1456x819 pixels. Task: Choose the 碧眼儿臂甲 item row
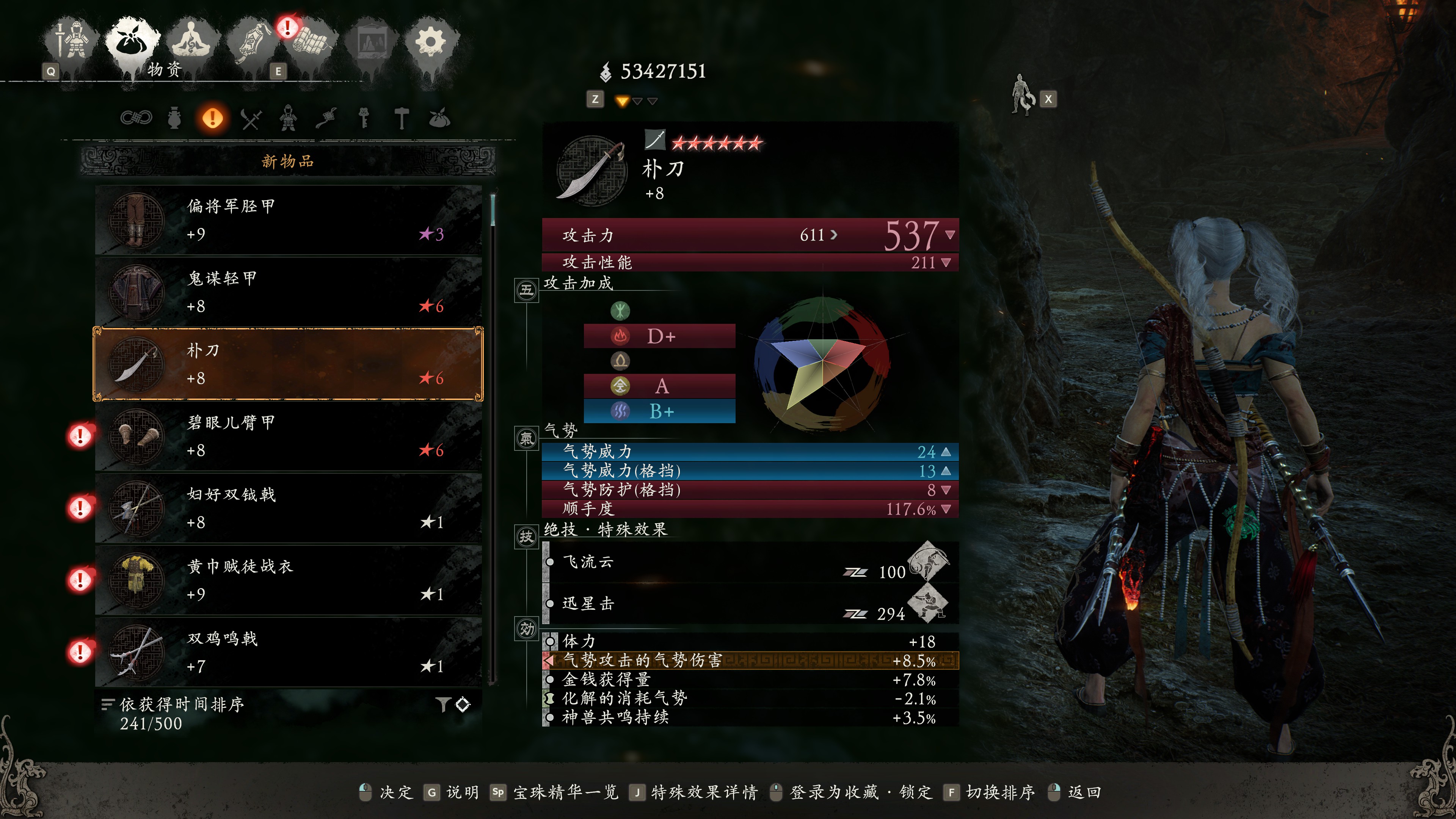[288, 436]
